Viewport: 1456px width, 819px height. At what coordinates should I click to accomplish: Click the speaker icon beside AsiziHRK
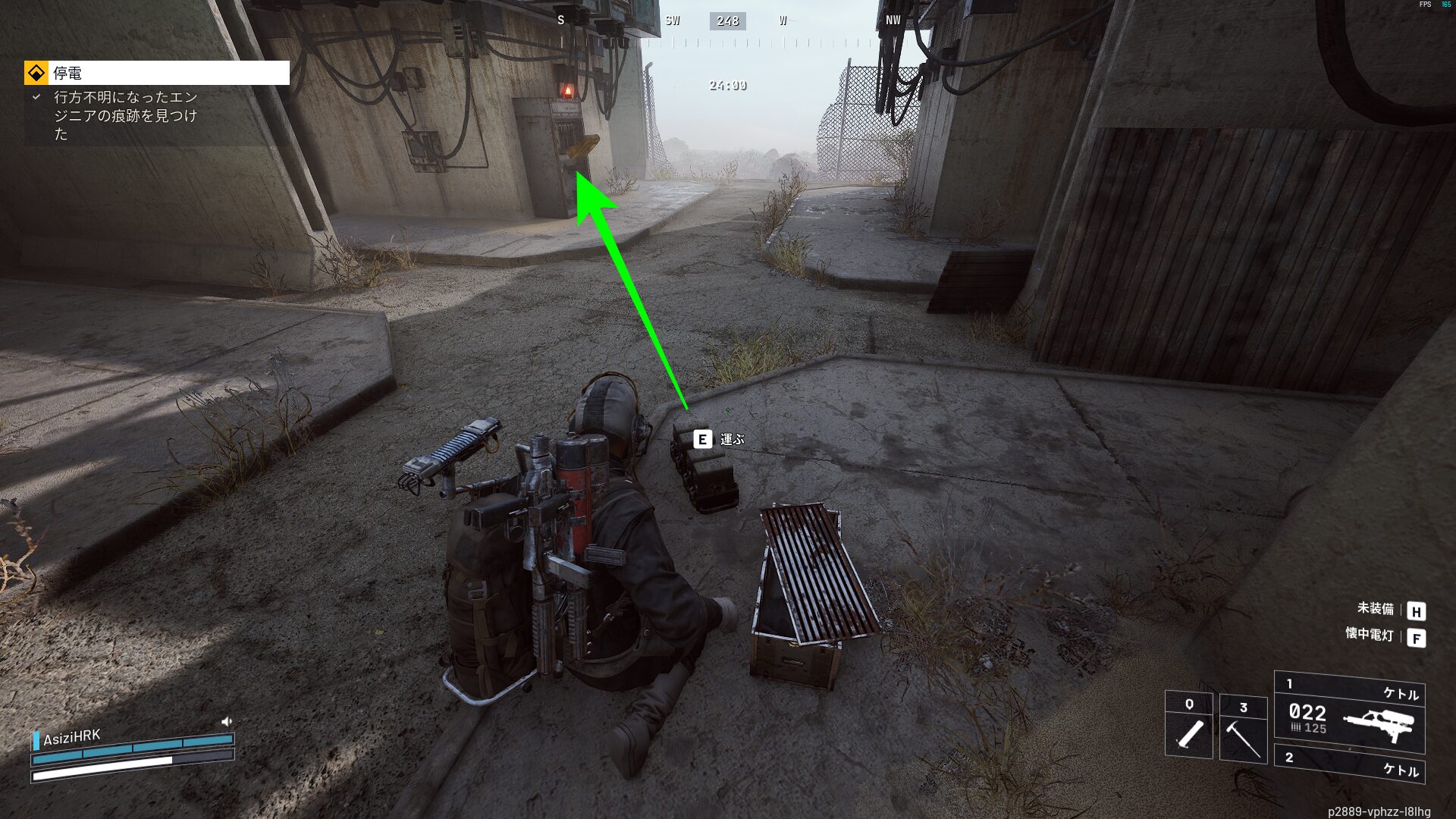click(226, 722)
